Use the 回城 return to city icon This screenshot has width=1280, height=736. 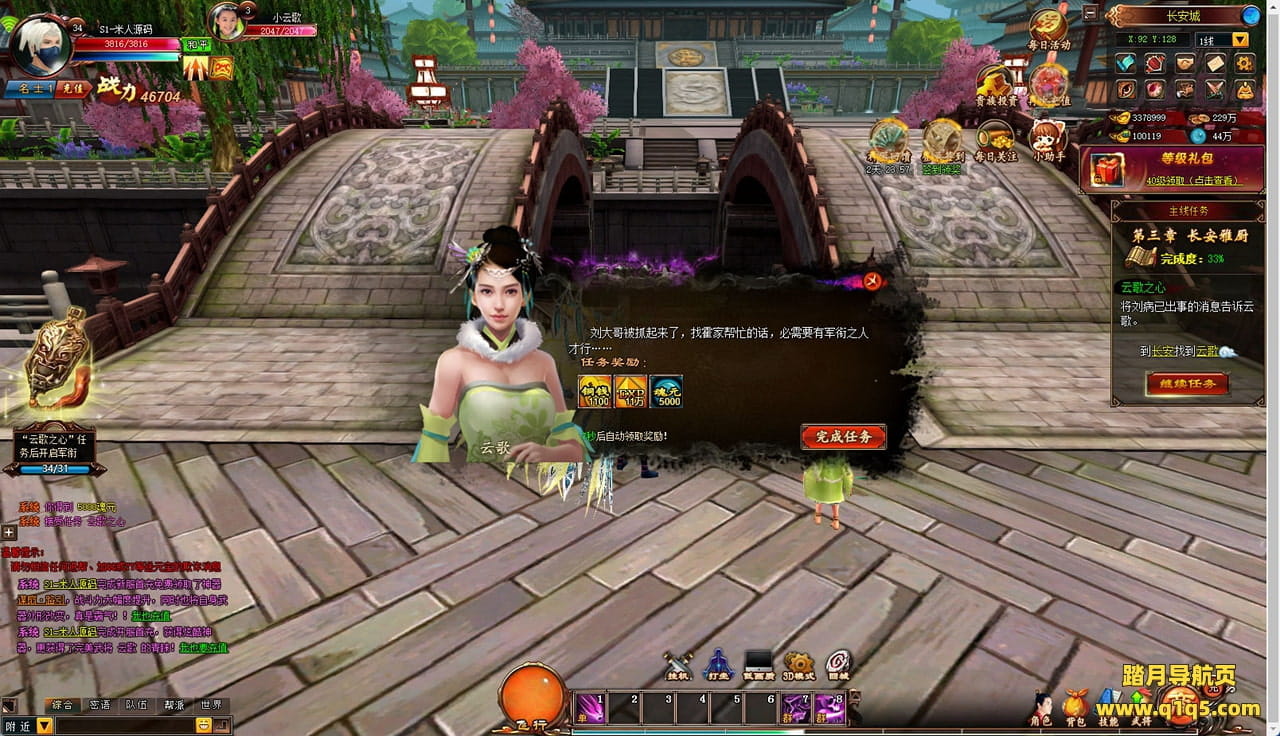tap(838, 664)
